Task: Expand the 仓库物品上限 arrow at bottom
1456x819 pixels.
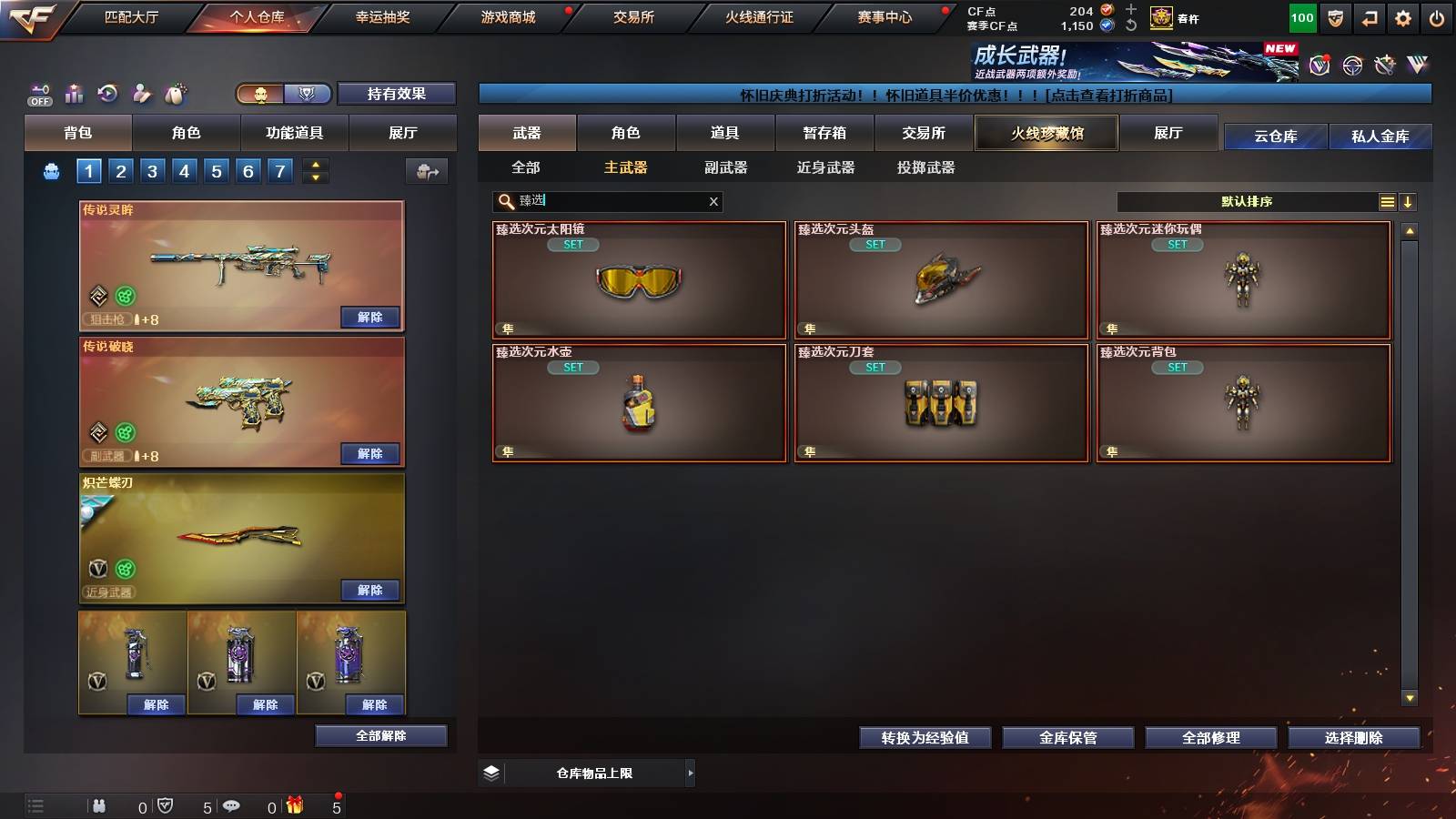Action: tap(690, 773)
